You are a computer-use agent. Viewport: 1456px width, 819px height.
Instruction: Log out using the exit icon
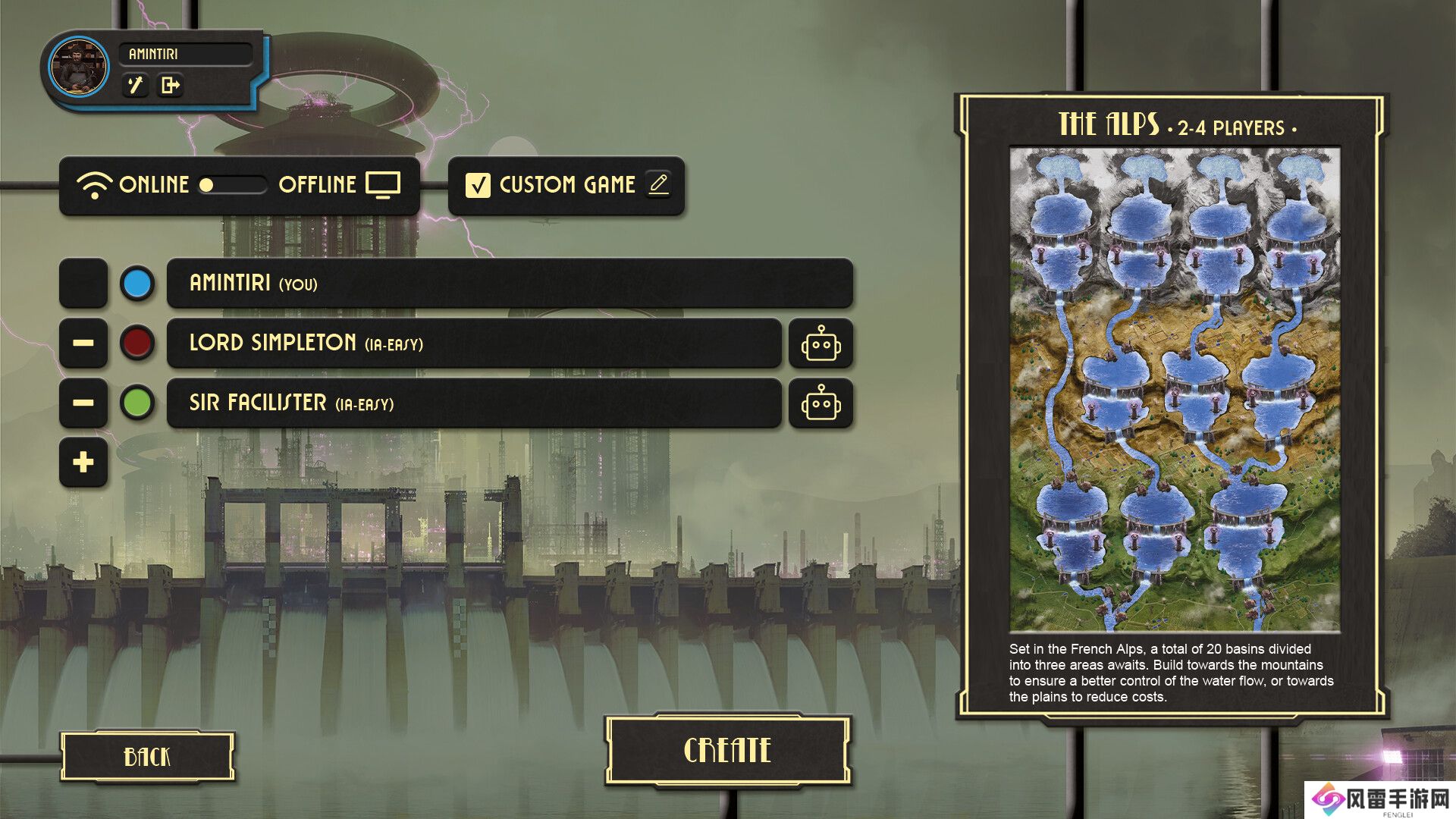tap(171, 85)
